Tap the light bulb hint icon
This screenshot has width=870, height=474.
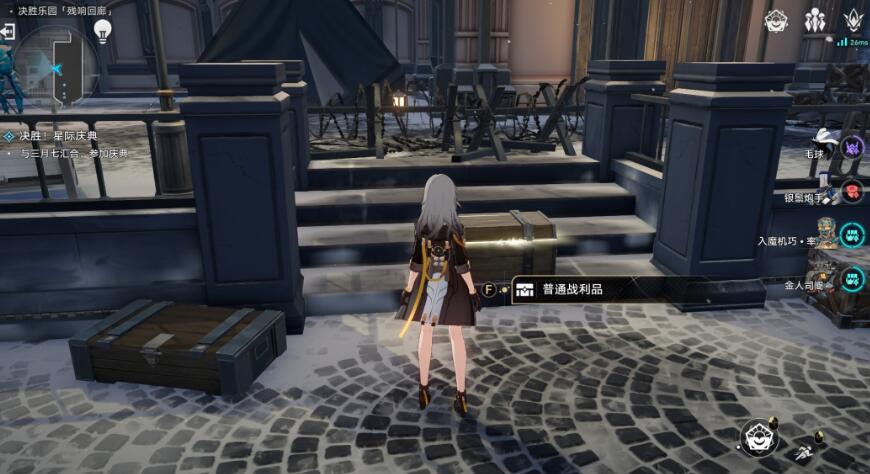click(102, 30)
